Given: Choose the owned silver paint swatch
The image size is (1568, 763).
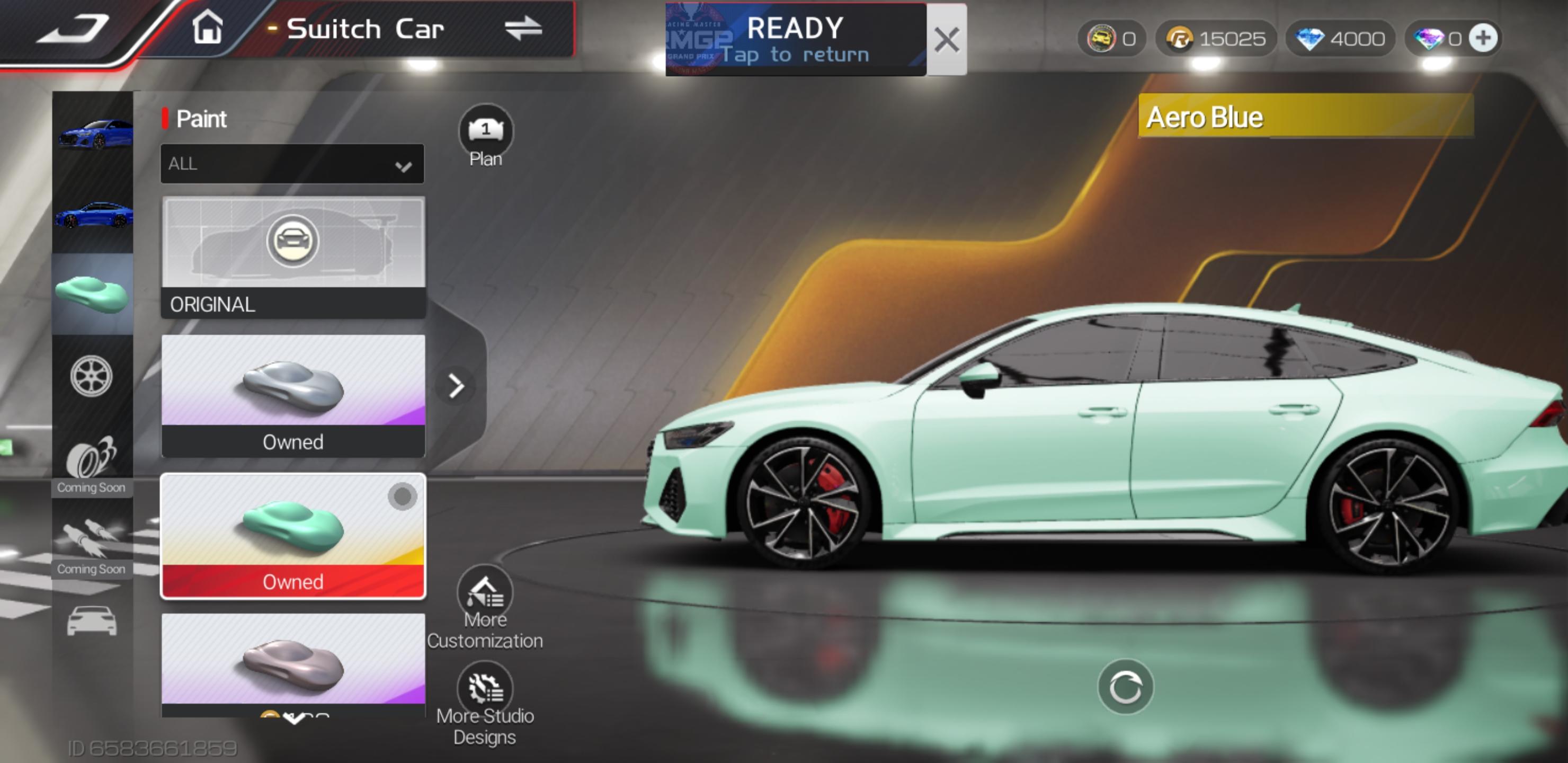Looking at the screenshot, I should click(293, 396).
